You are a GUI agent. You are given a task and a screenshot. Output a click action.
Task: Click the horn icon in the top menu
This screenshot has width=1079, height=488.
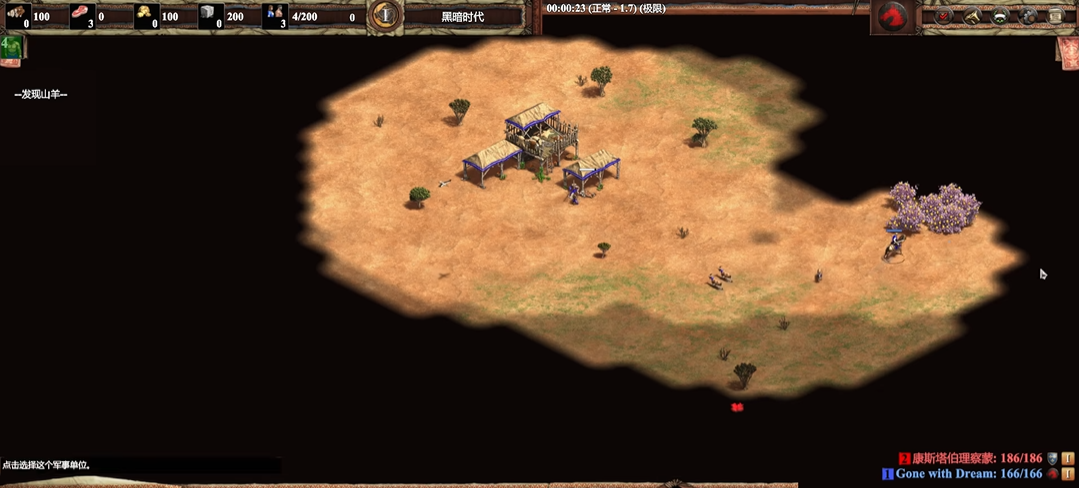click(971, 16)
